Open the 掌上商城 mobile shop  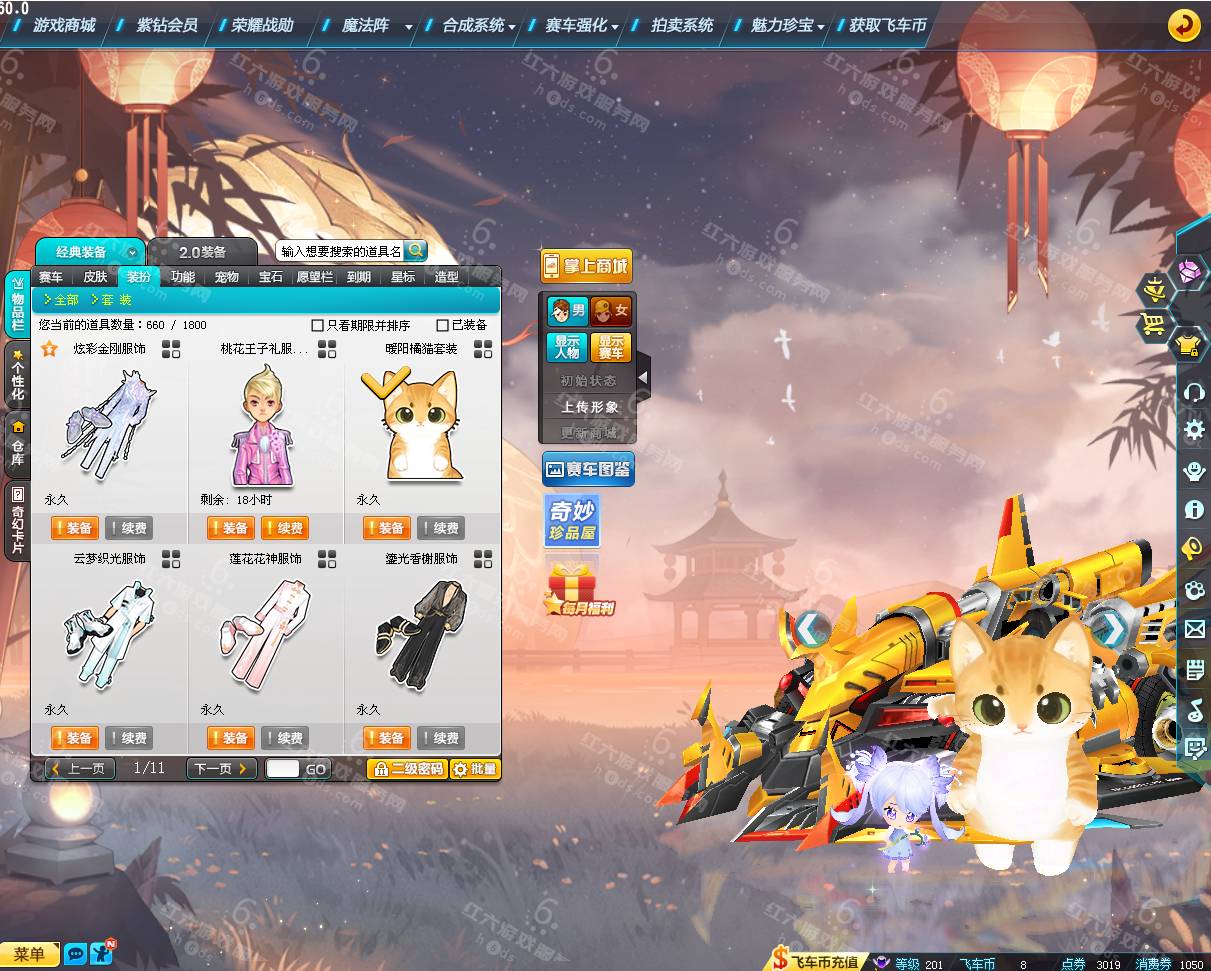[587, 266]
